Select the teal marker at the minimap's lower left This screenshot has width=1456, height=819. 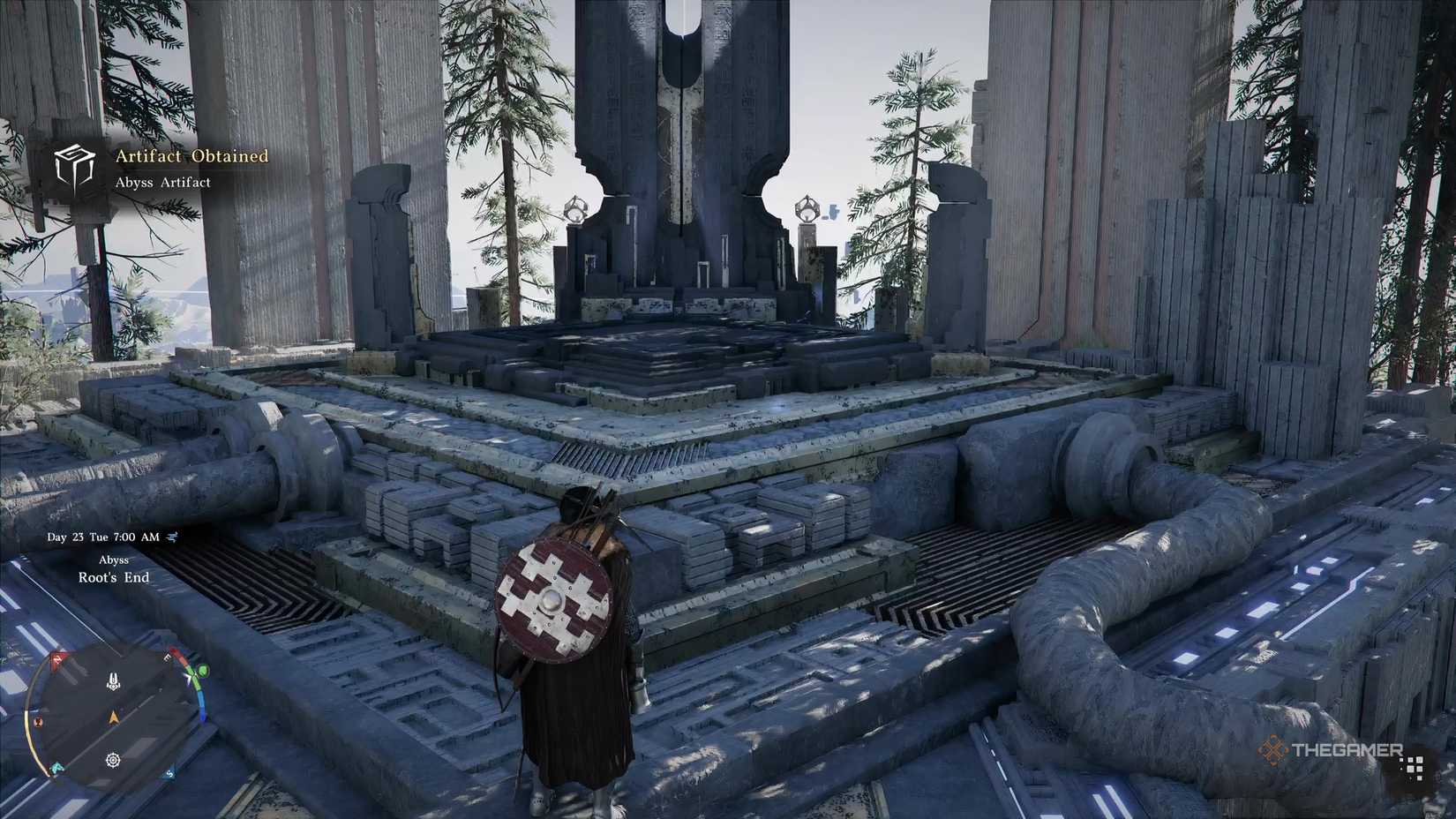(x=56, y=767)
